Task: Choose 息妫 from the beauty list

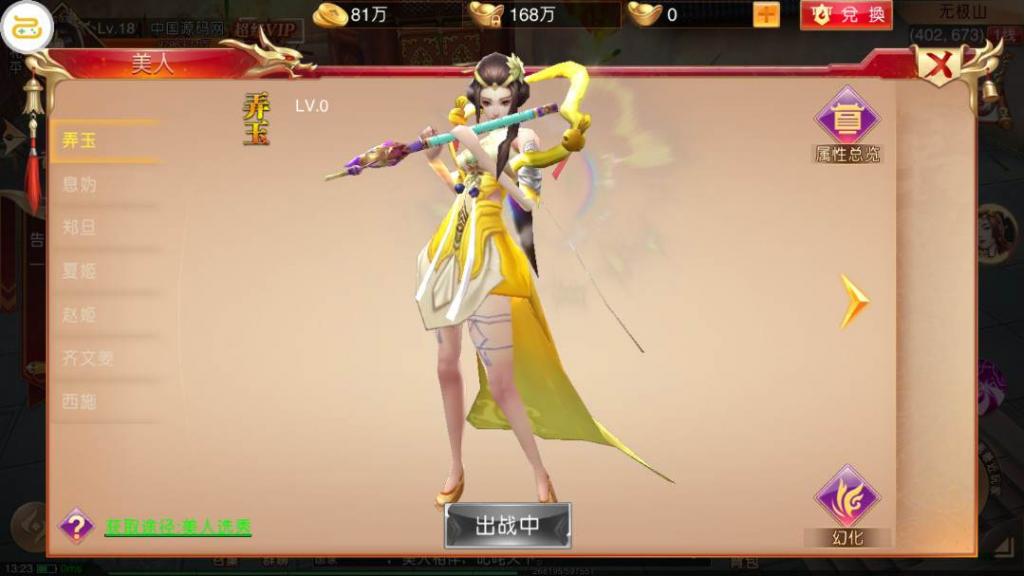Action: pos(80,185)
